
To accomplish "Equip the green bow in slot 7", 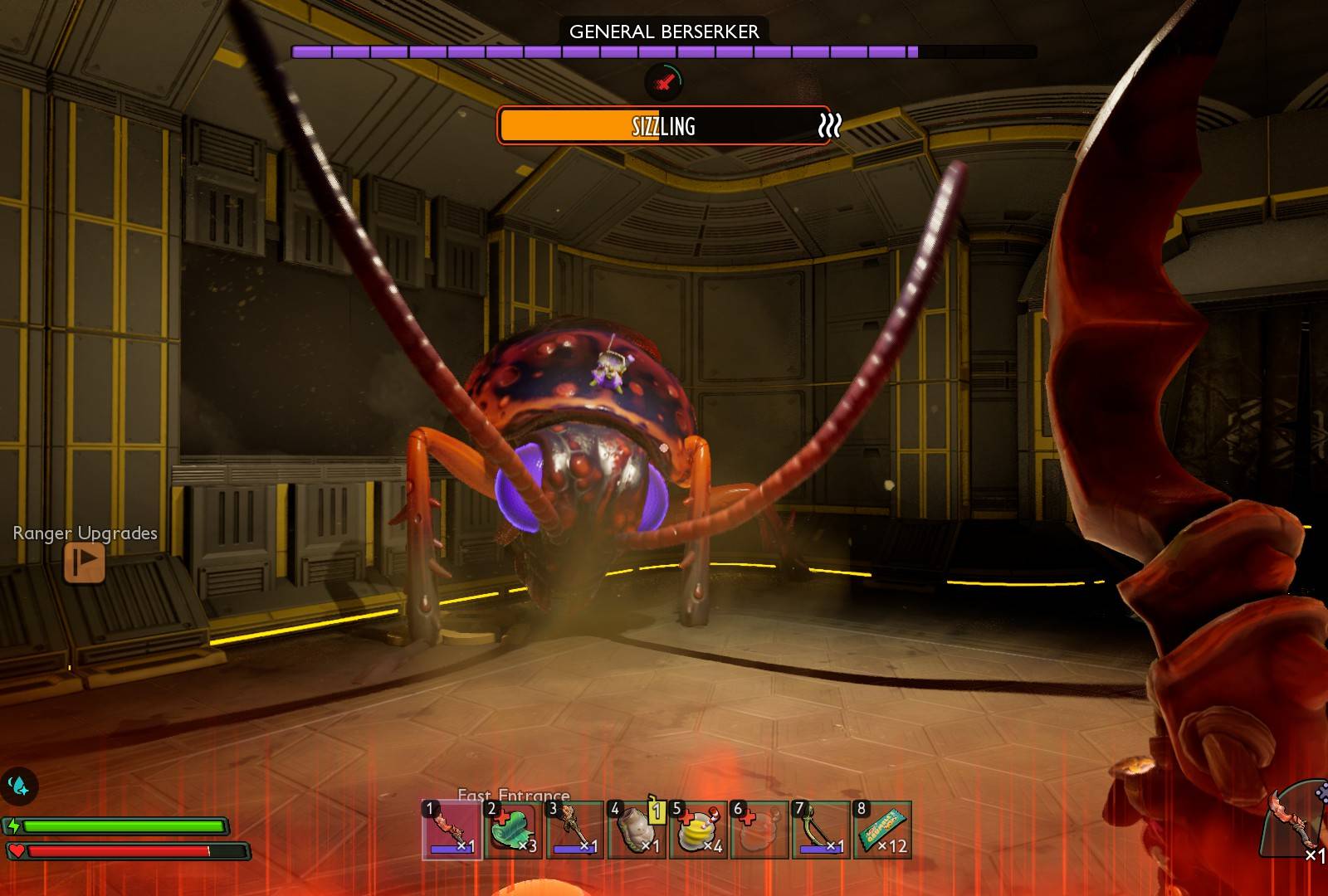I will [x=821, y=830].
